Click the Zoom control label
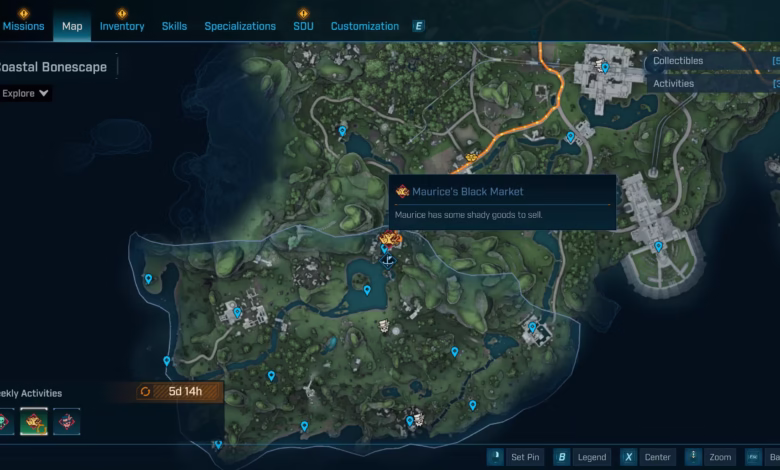 pos(711,457)
